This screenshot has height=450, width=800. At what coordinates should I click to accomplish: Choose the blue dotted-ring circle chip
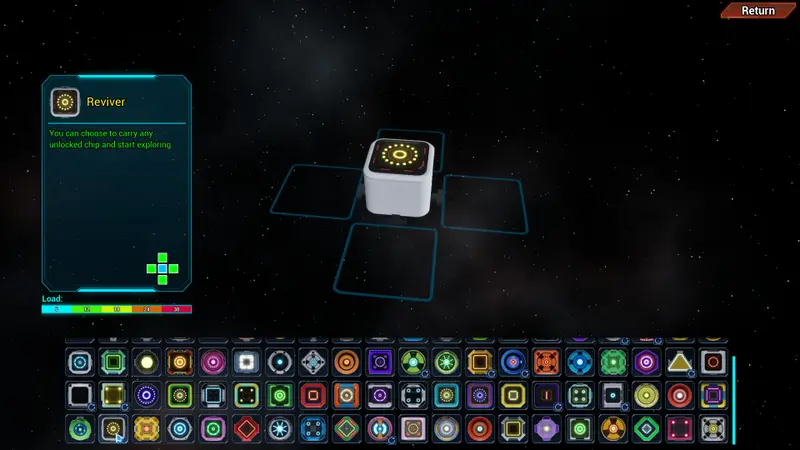(146, 395)
